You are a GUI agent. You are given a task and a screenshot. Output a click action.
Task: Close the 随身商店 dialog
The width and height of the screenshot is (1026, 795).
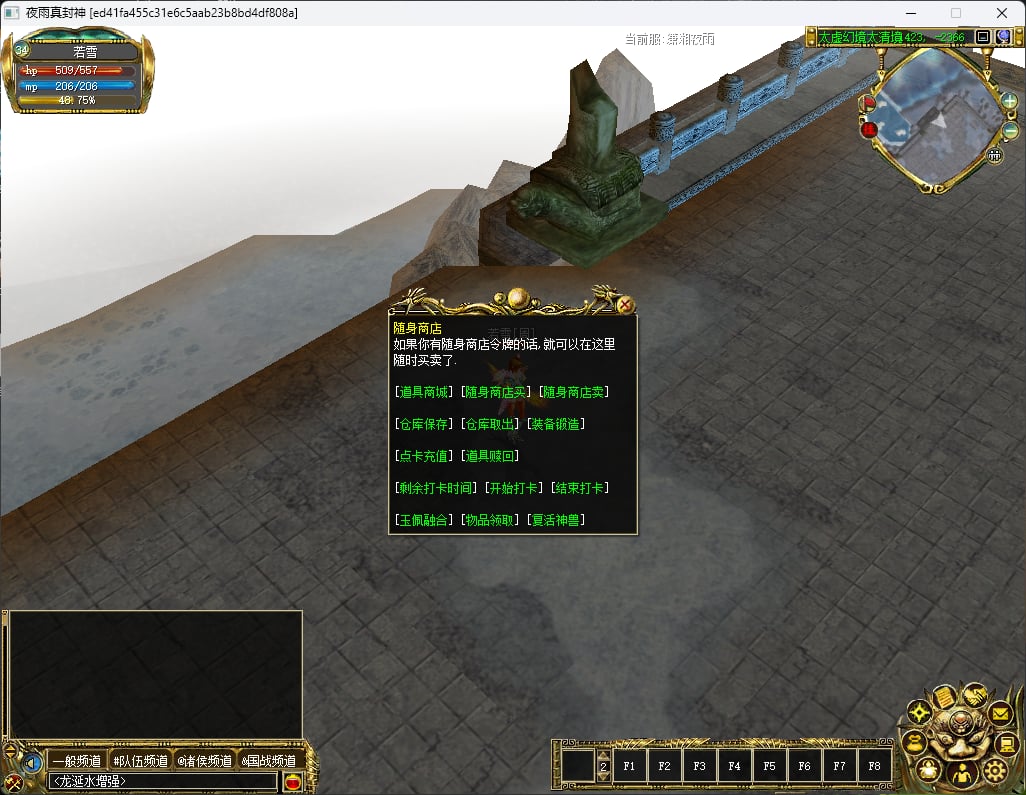(x=626, y=305)
